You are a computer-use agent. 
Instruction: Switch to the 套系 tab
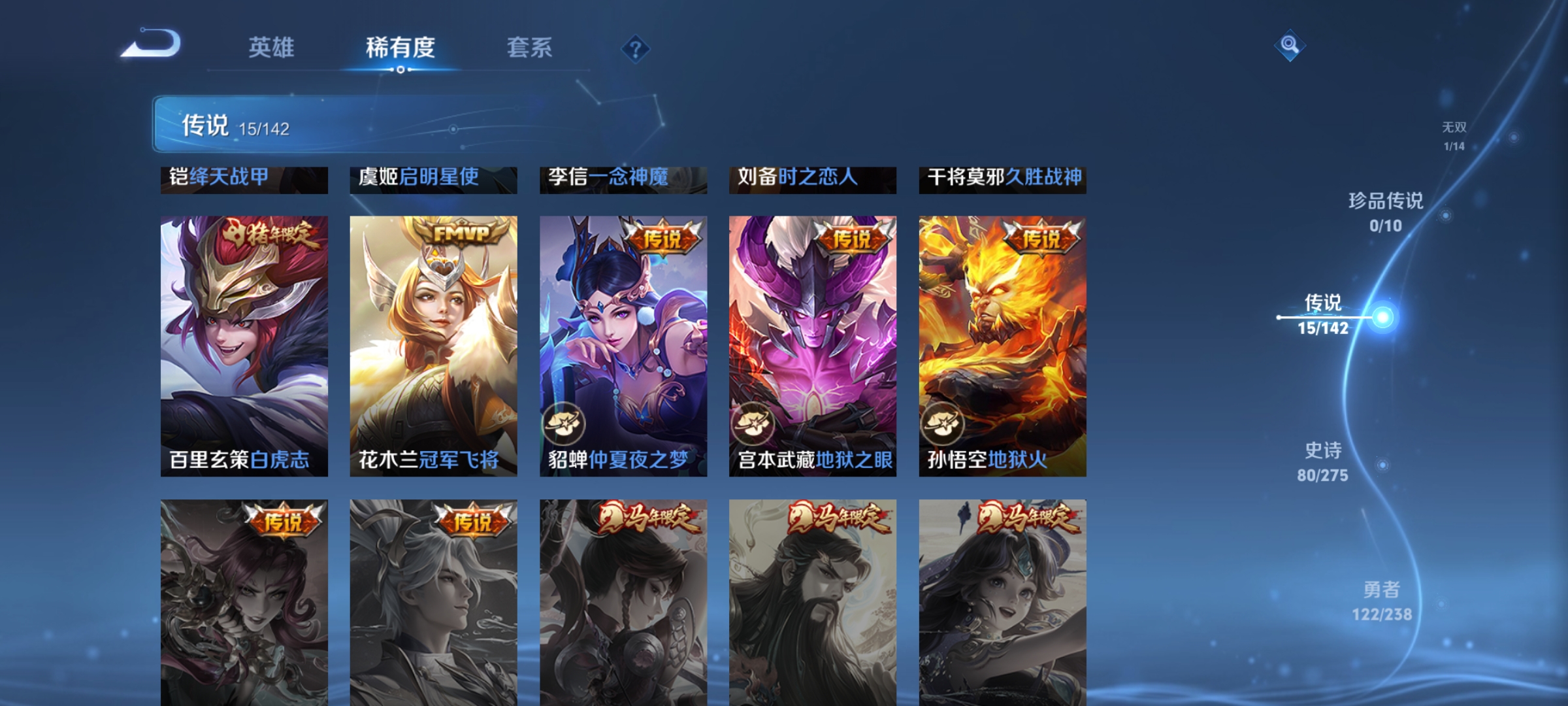[530, 47]
